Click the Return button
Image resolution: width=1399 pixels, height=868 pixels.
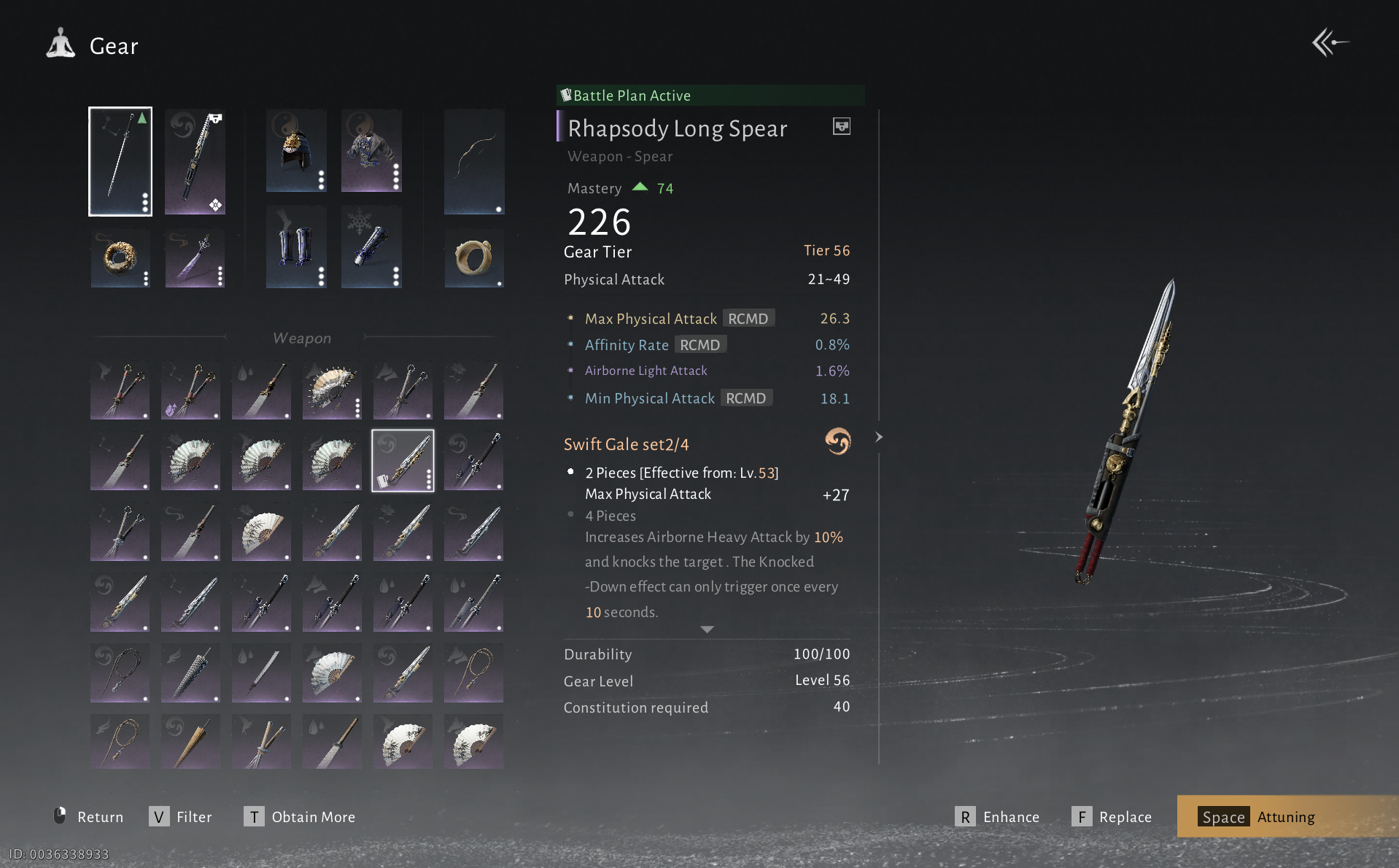[x=89, y=817]
